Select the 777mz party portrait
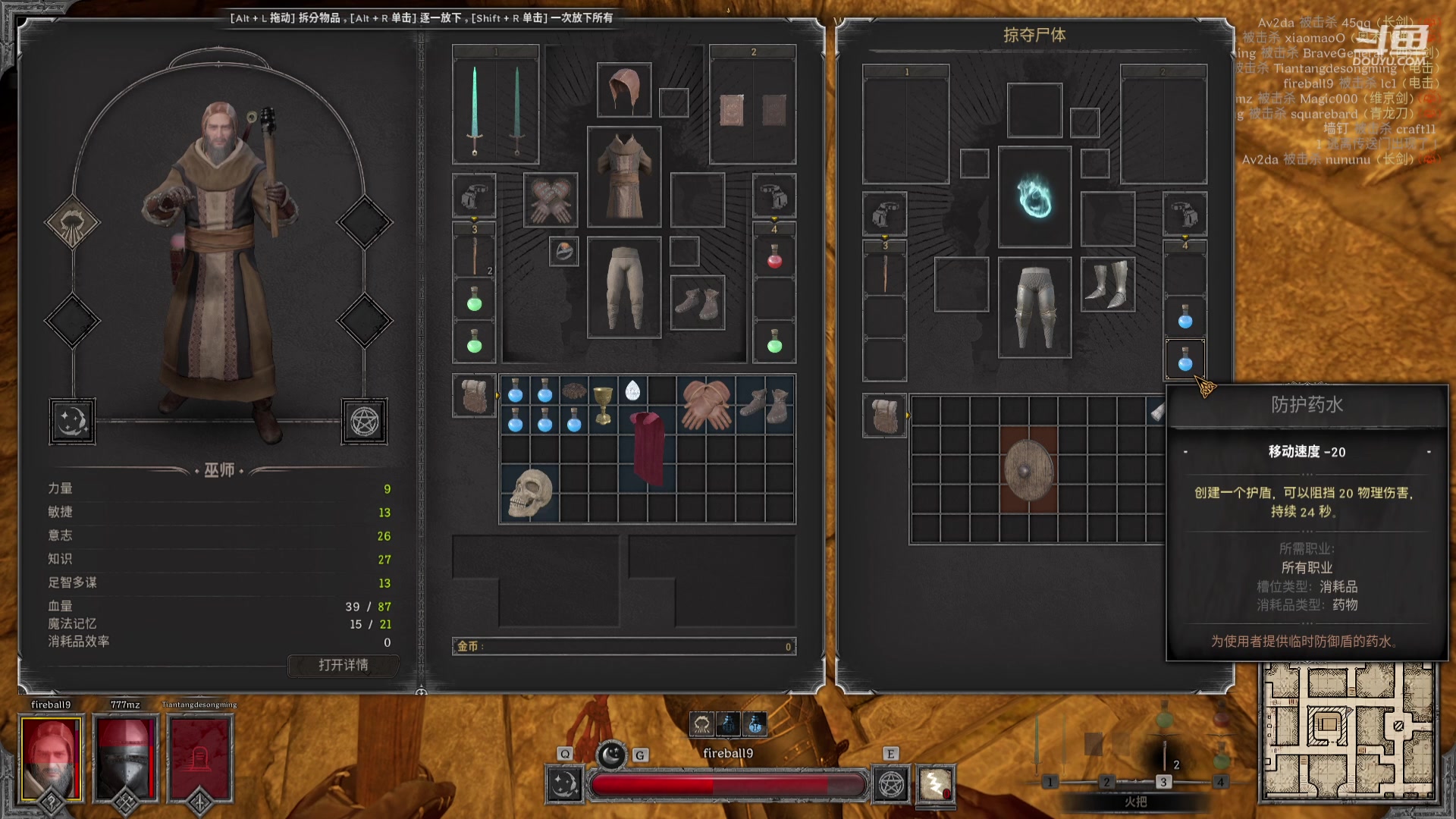The width and height of the screenshot is (1456, 819). pyautogui.click(x=125, y=759)
